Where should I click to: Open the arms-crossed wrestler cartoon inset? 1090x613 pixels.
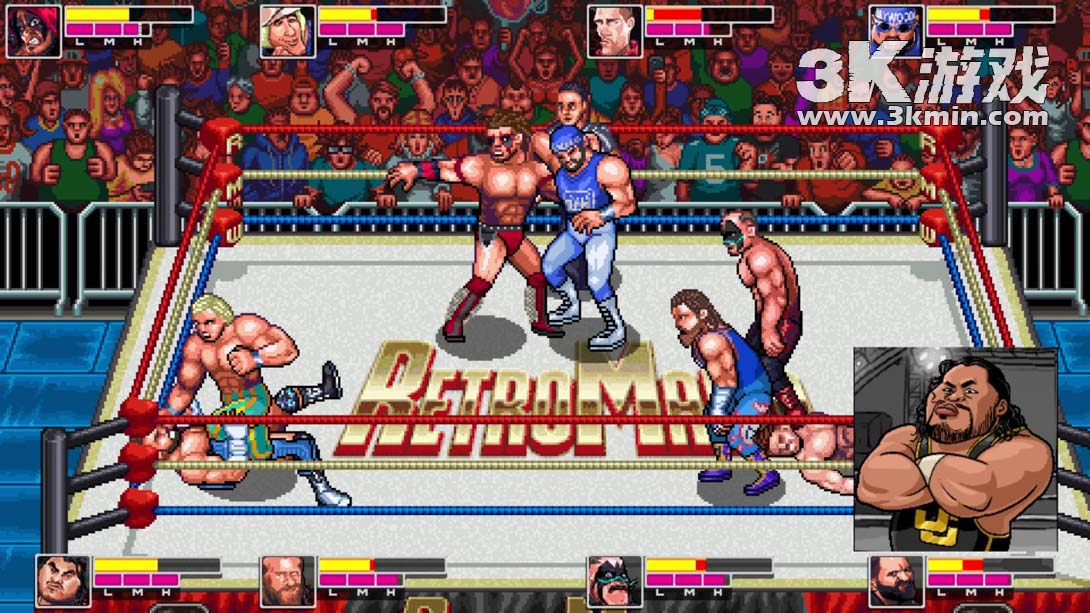pyautogui.click(x=955, y=449)
